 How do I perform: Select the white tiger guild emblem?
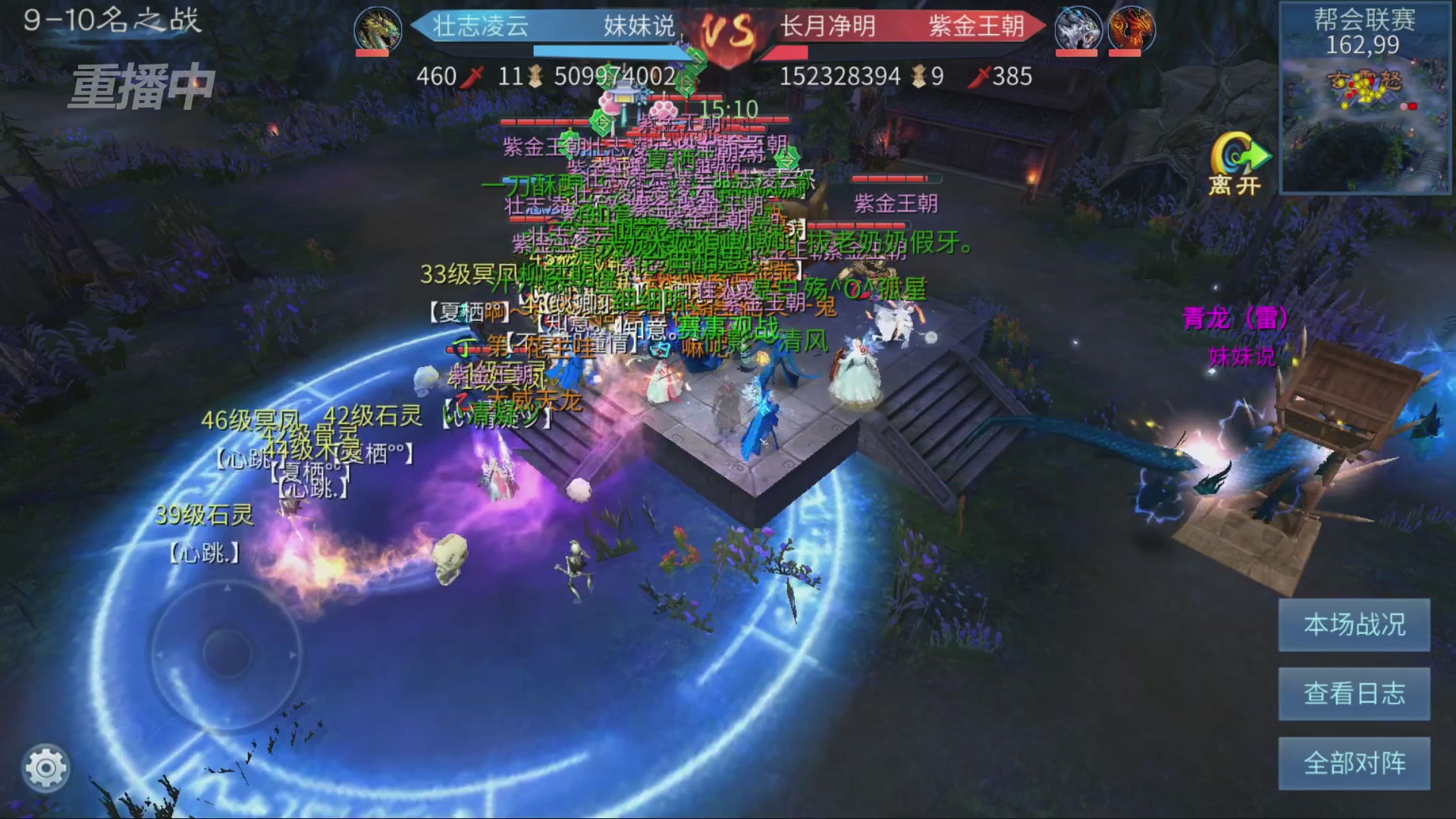coord(1078,30)
